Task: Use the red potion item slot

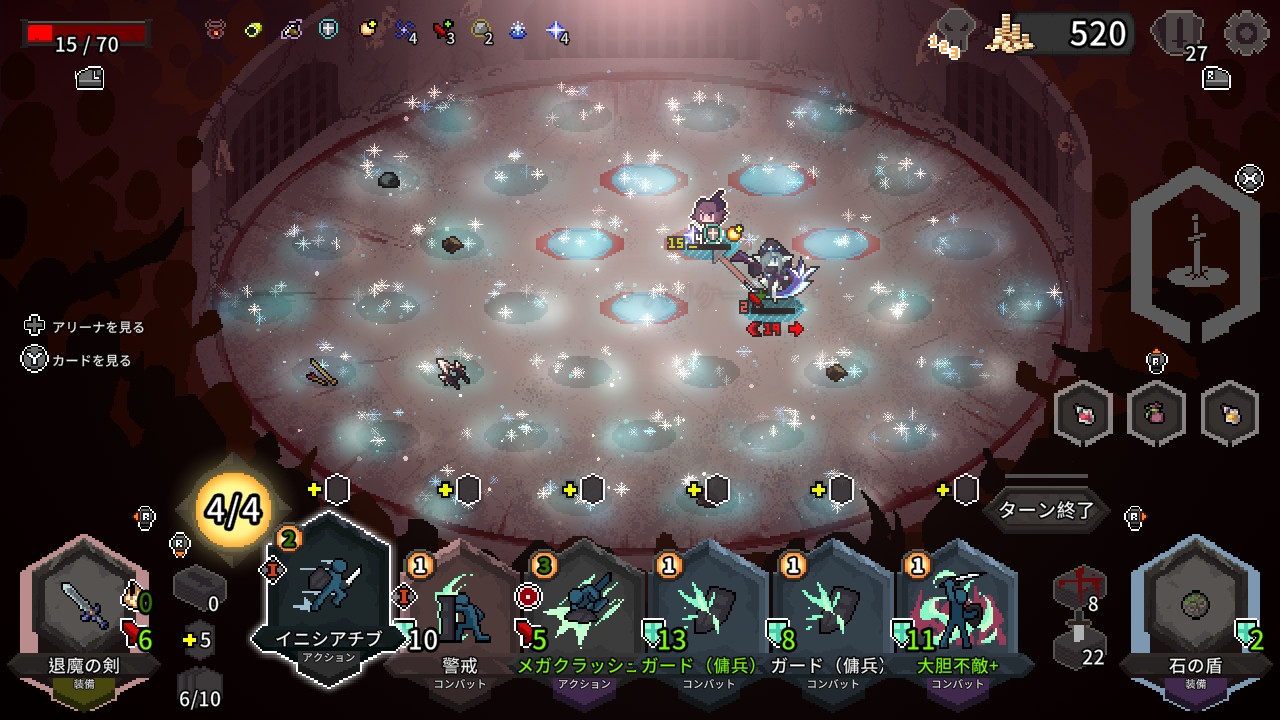Action: [x=1083, y=413]
